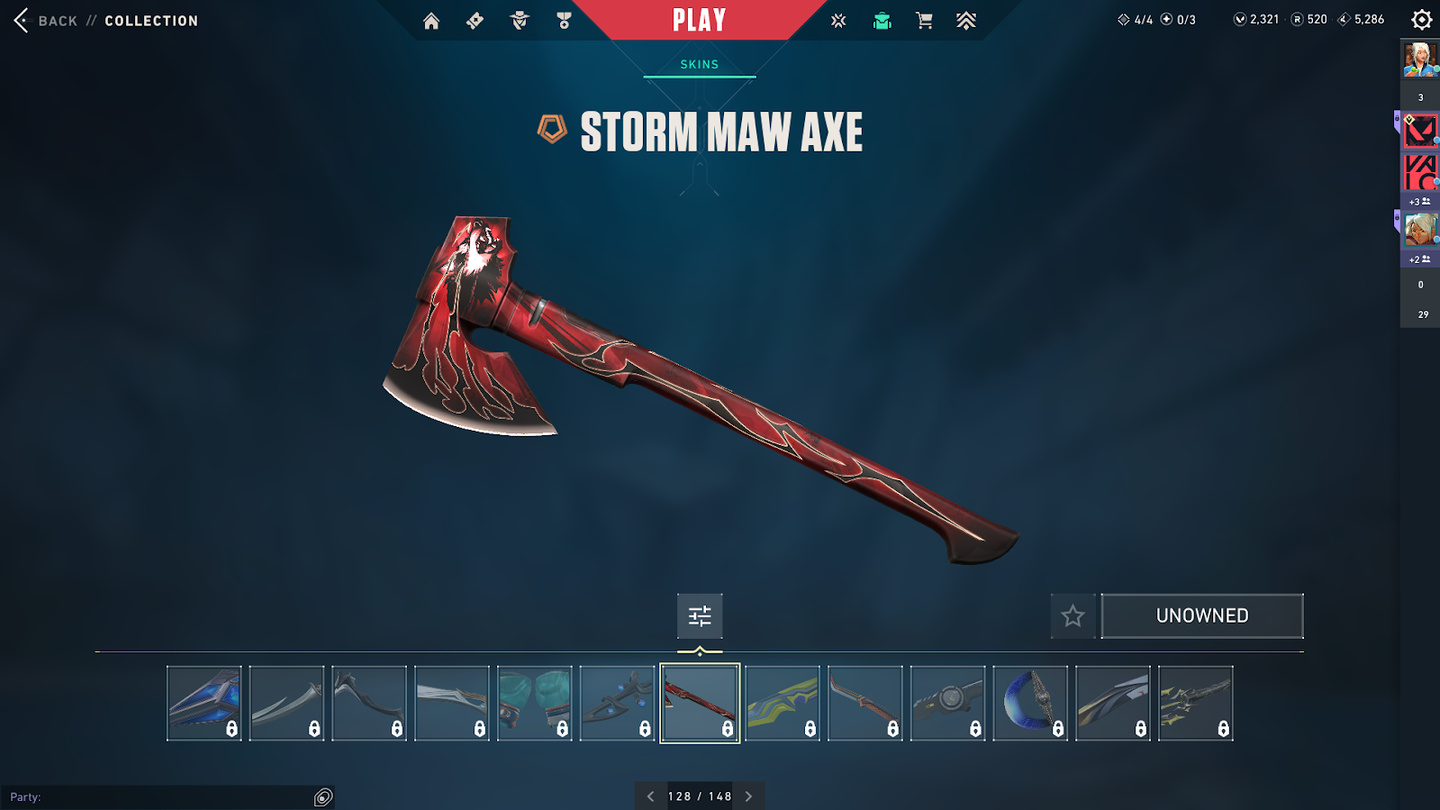Open the triple-chevron rank tab
1440x810 pixels.
[966, 21]
